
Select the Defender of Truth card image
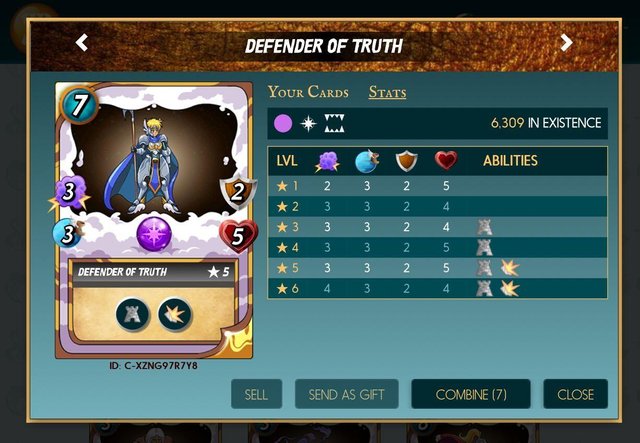point(154,221)
